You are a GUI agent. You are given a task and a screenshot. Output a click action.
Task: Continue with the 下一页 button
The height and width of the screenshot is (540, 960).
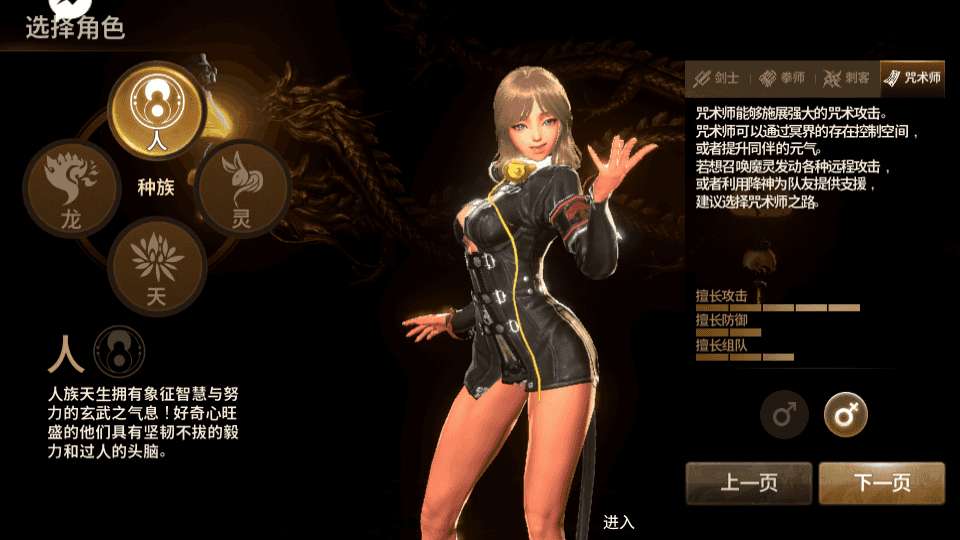(x=881, y=483)
